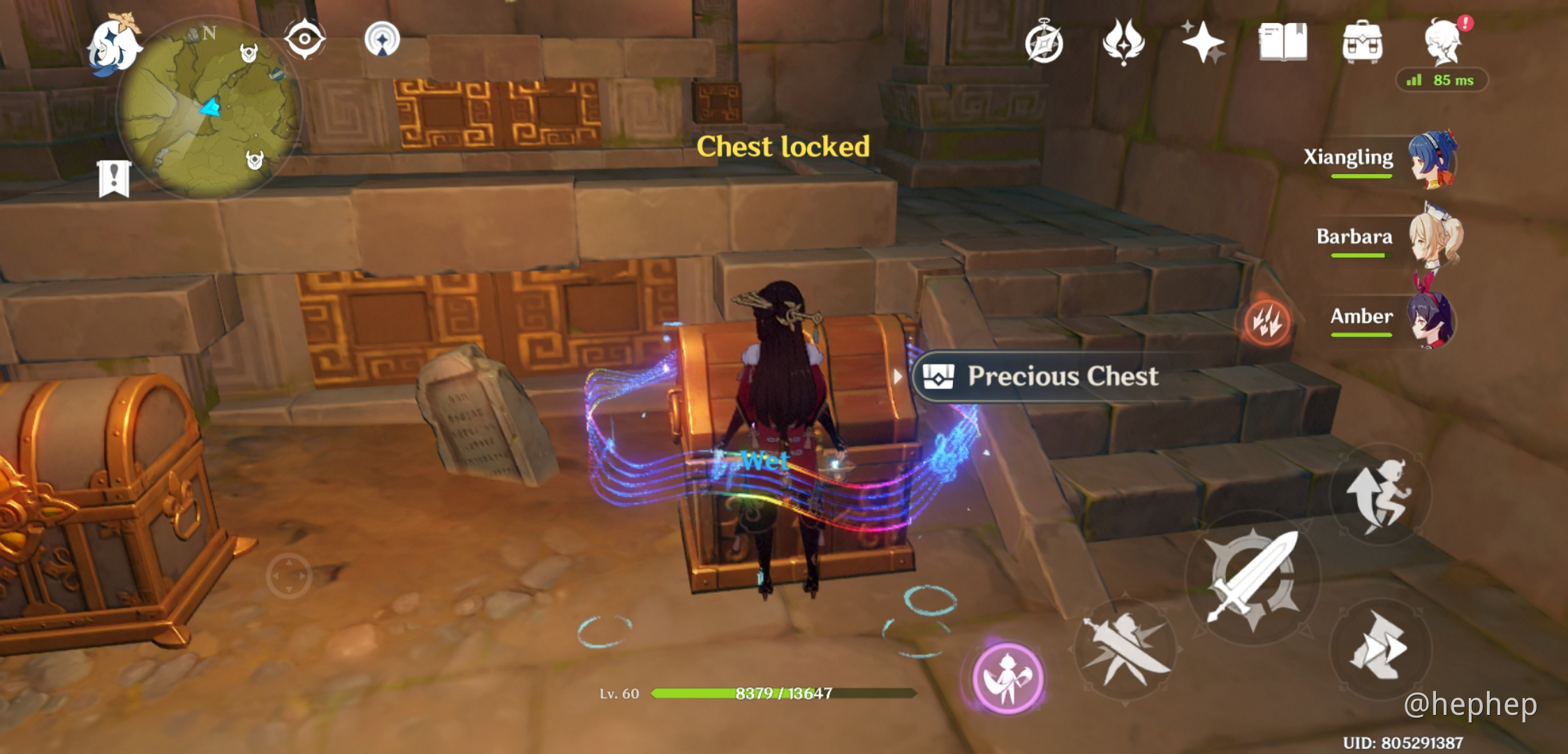Open the Wish star icon

click(x=1205, y=43)
